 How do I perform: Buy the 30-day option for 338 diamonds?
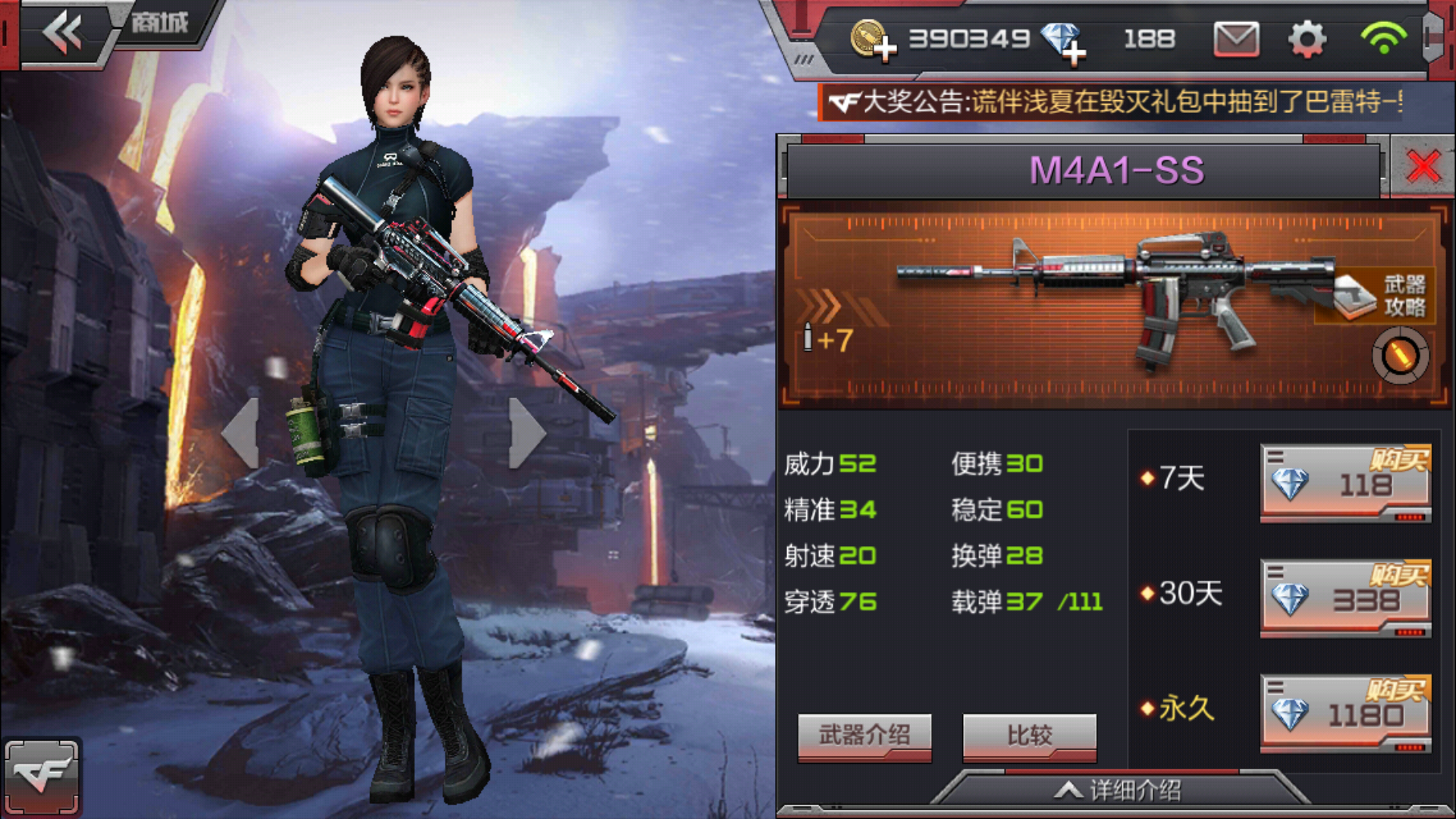tap(1345, 598)
